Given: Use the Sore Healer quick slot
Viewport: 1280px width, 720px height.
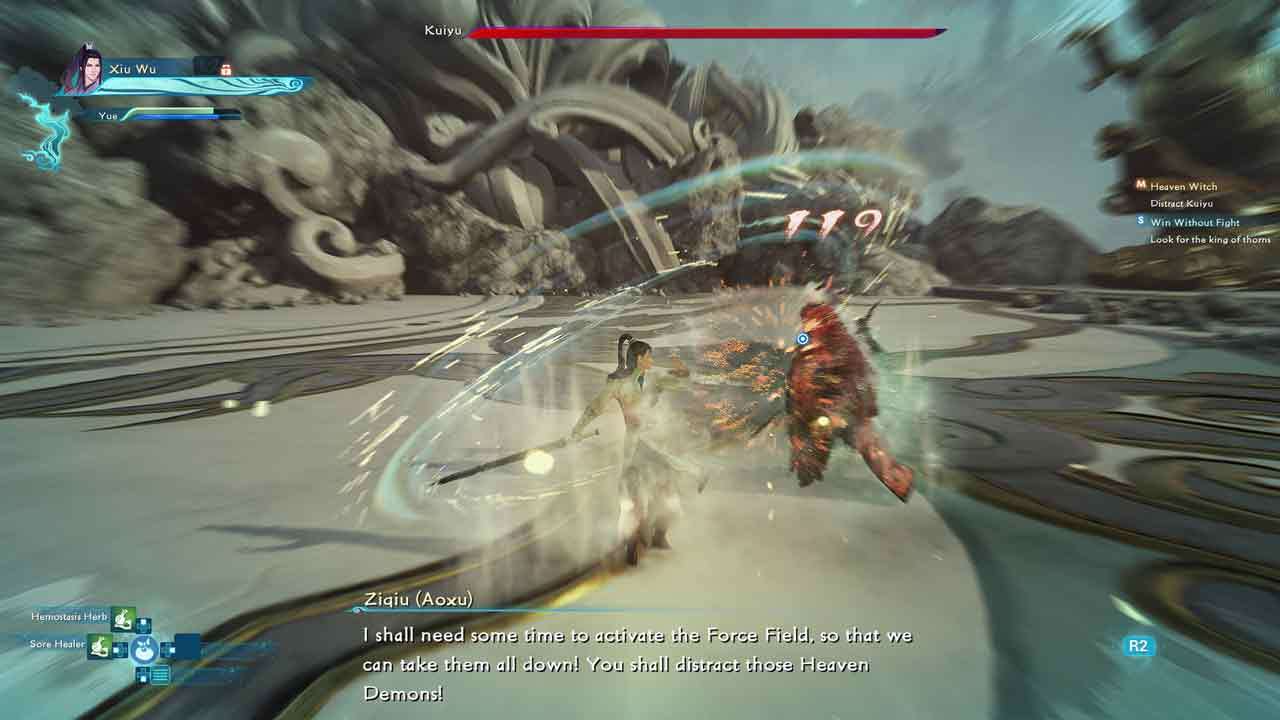Looking at the screenshot, I should click(x=100, y=646).
